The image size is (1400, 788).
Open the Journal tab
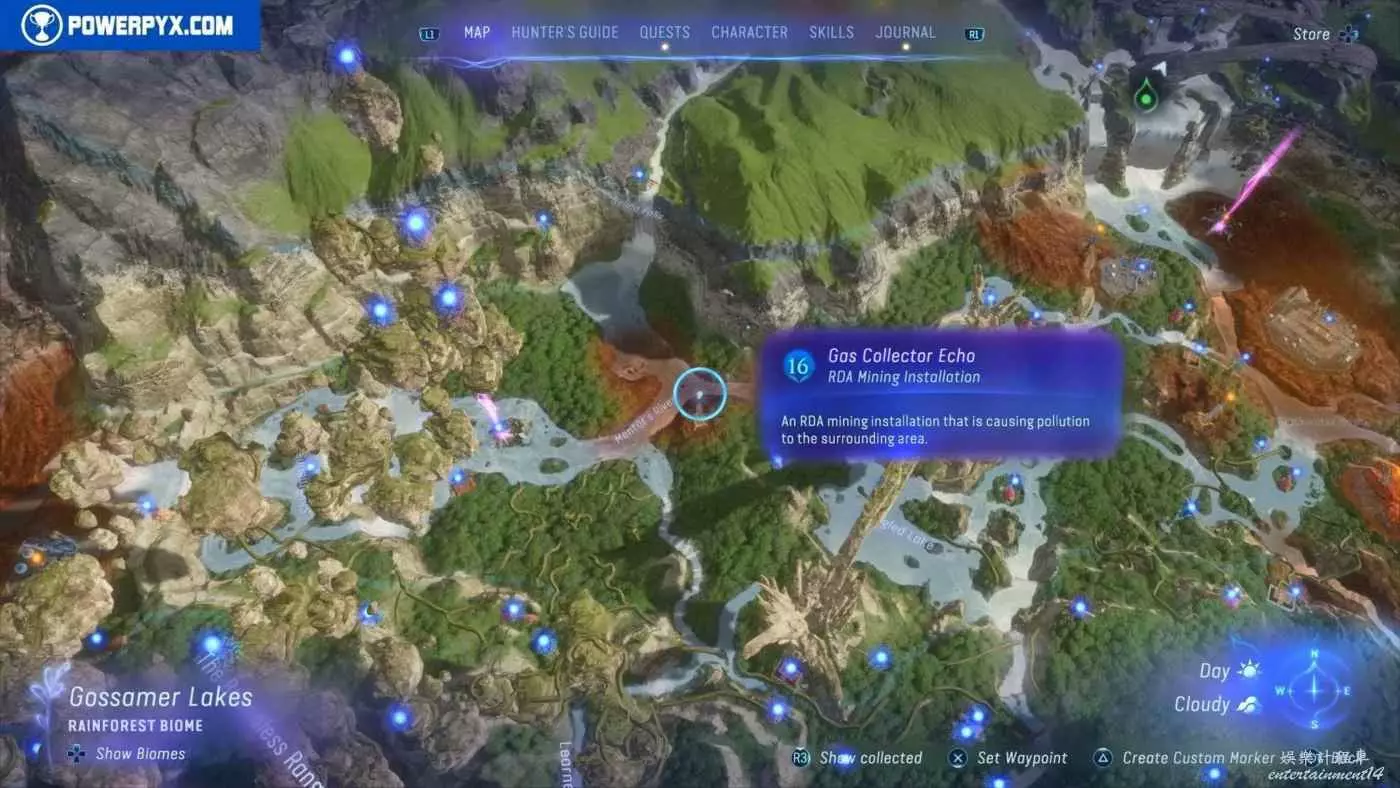905,33
